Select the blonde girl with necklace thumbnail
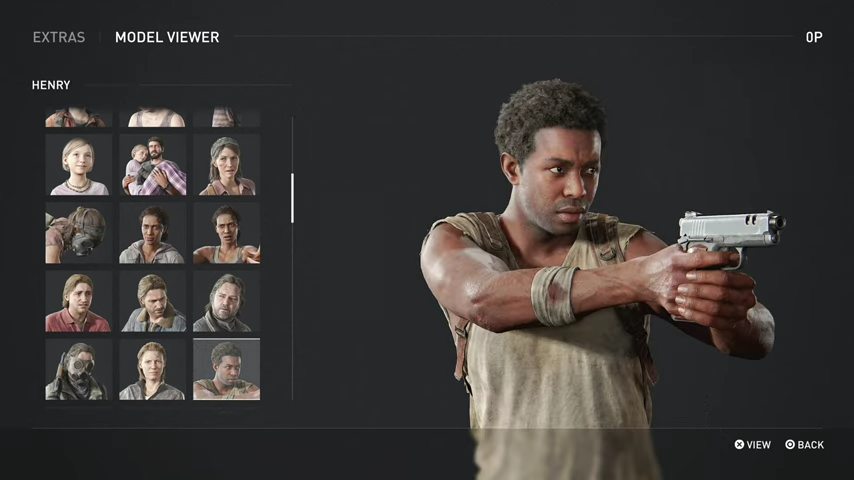Image resolution: width=854 pixels, height=480 pixels. pyautogui.click(x=78, y=165)
